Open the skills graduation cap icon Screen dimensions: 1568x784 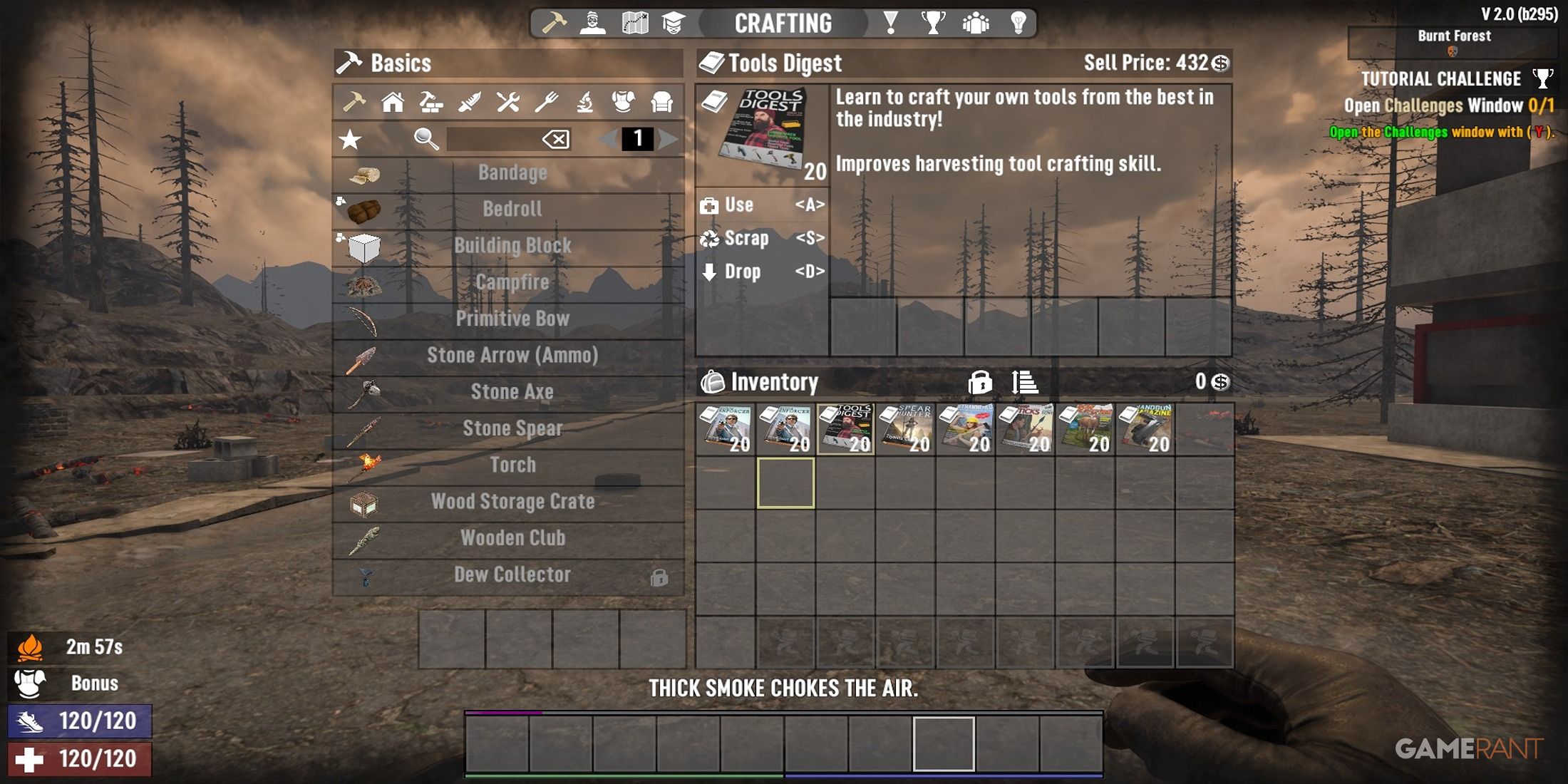[x=676, y=21]
